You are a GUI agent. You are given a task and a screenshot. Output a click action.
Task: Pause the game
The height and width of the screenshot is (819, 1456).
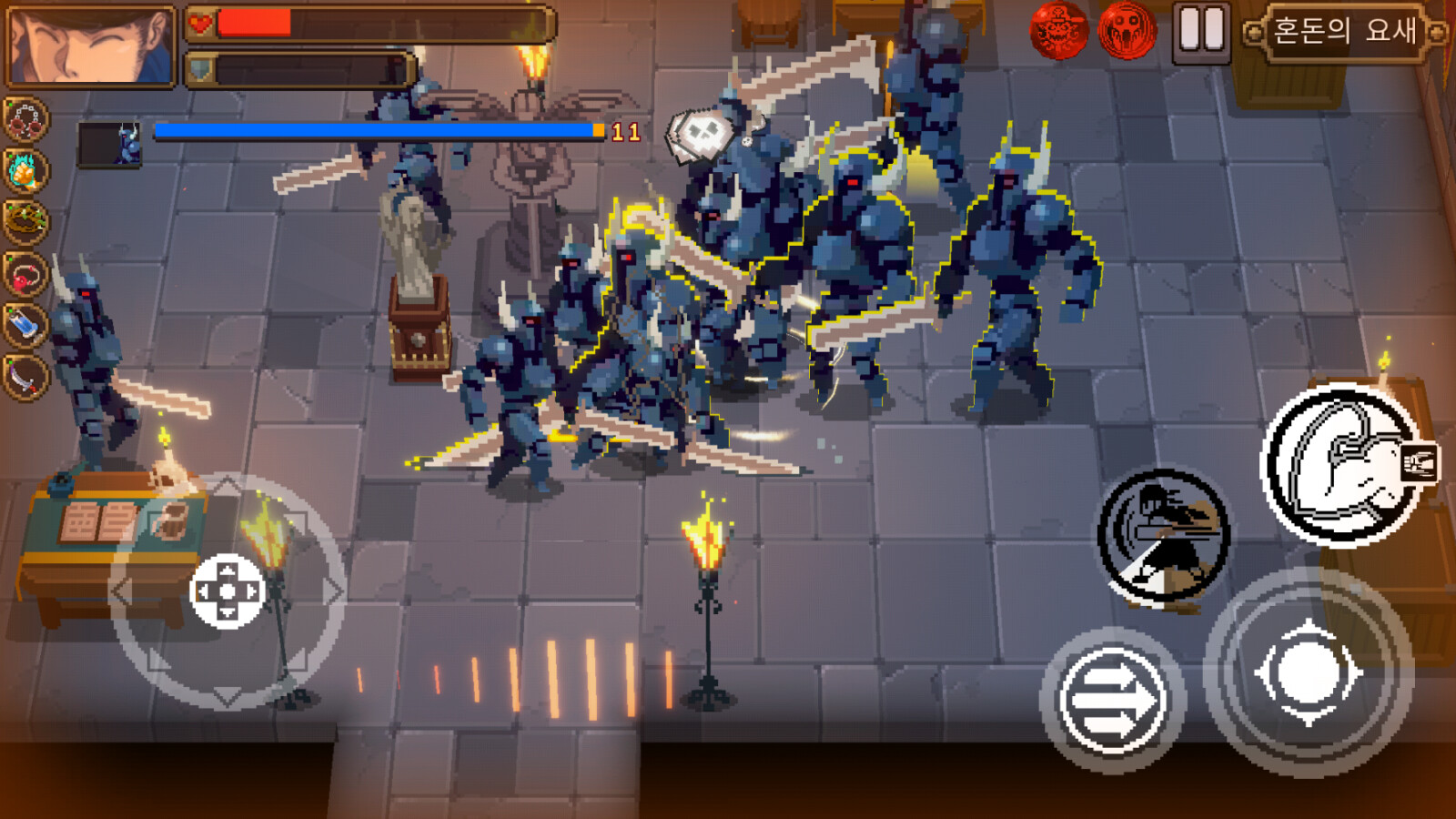pos(1201,32)
